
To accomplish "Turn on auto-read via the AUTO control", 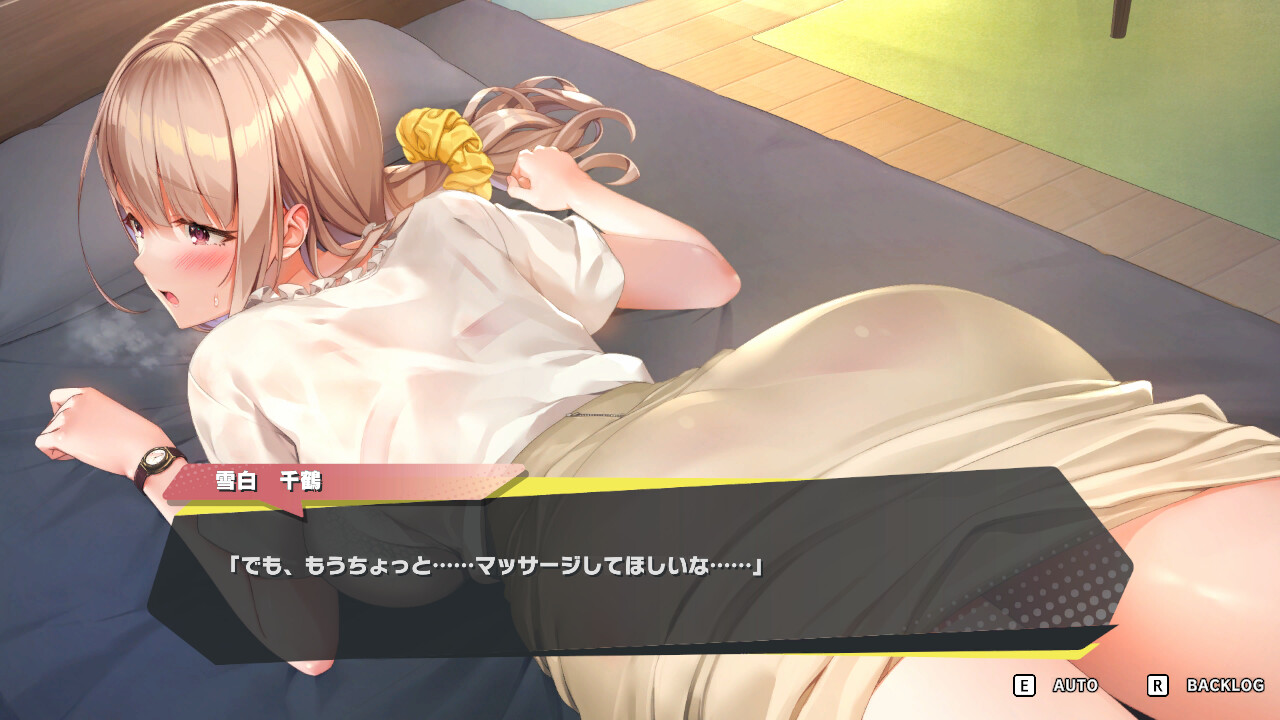I will pyautogui.click(x=1072, y=686).
